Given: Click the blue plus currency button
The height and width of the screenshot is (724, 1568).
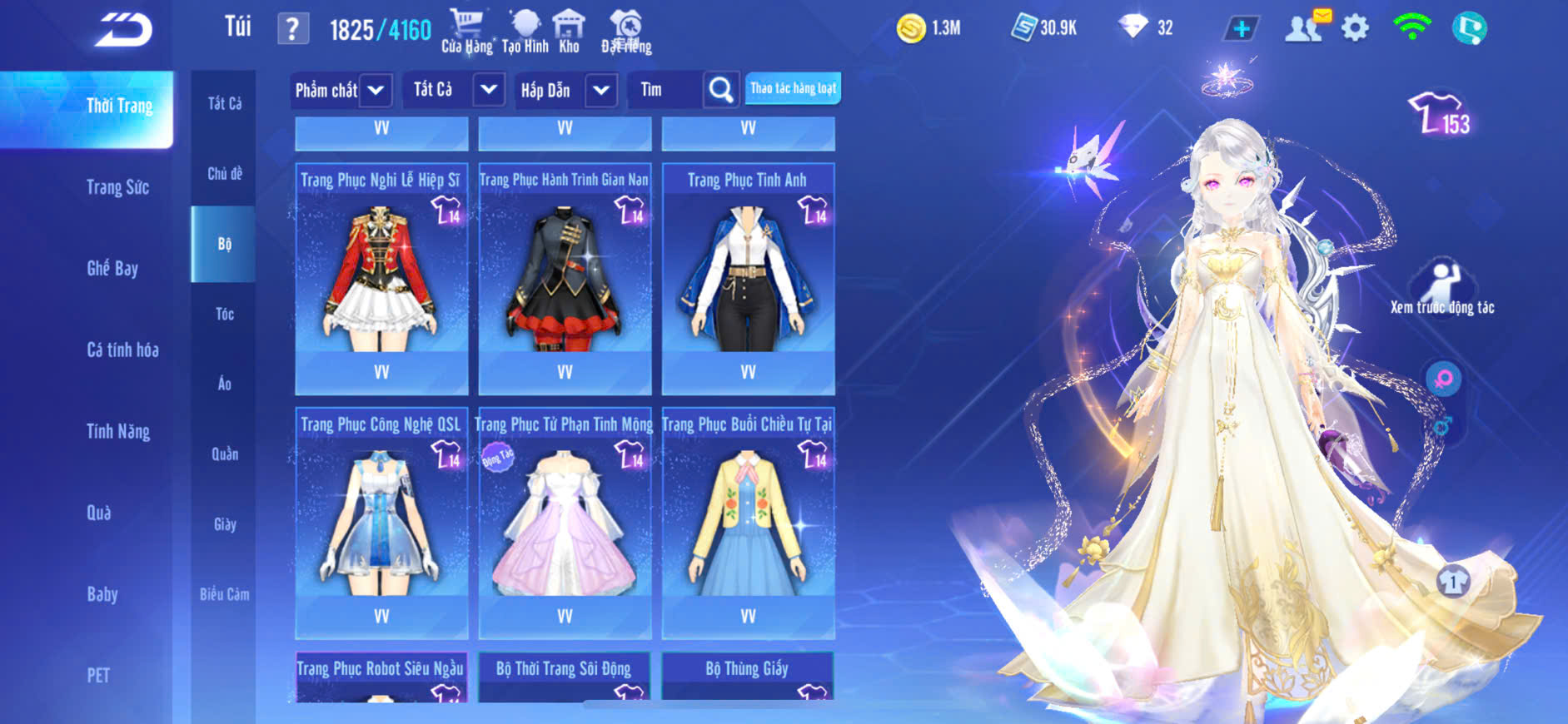Looking at the screenshot, I should point(1241,29).
